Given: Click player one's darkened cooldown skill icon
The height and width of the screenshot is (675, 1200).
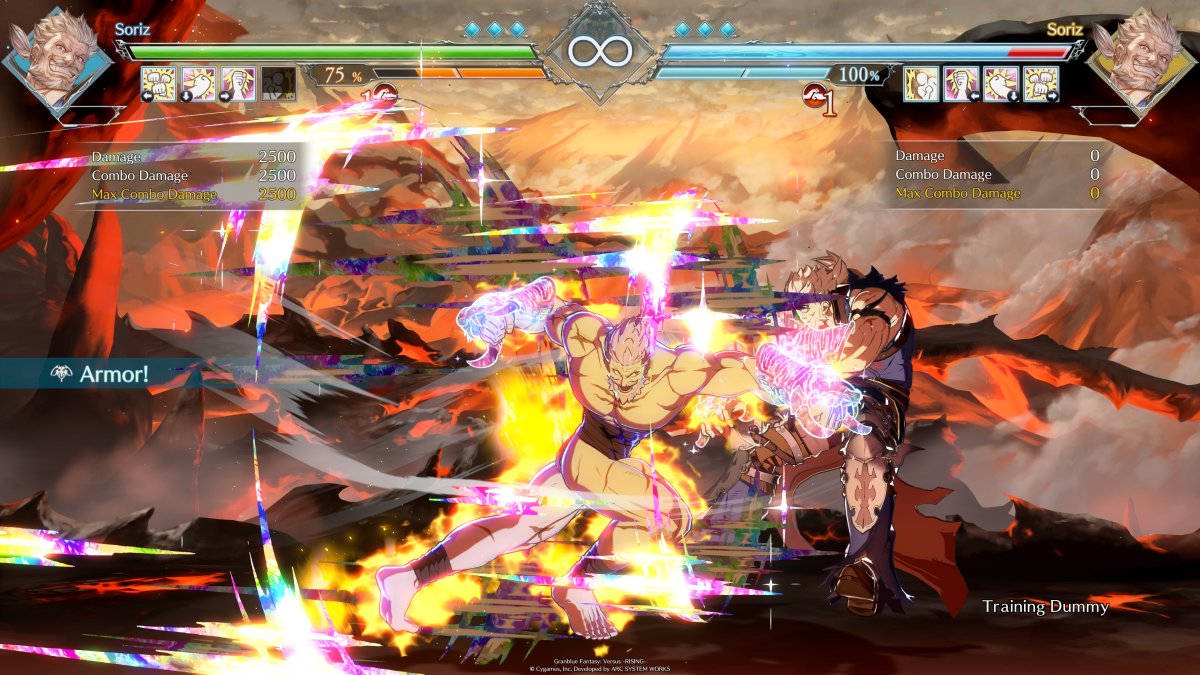Looking at the screenshot, I should click(x=278, y=84).
